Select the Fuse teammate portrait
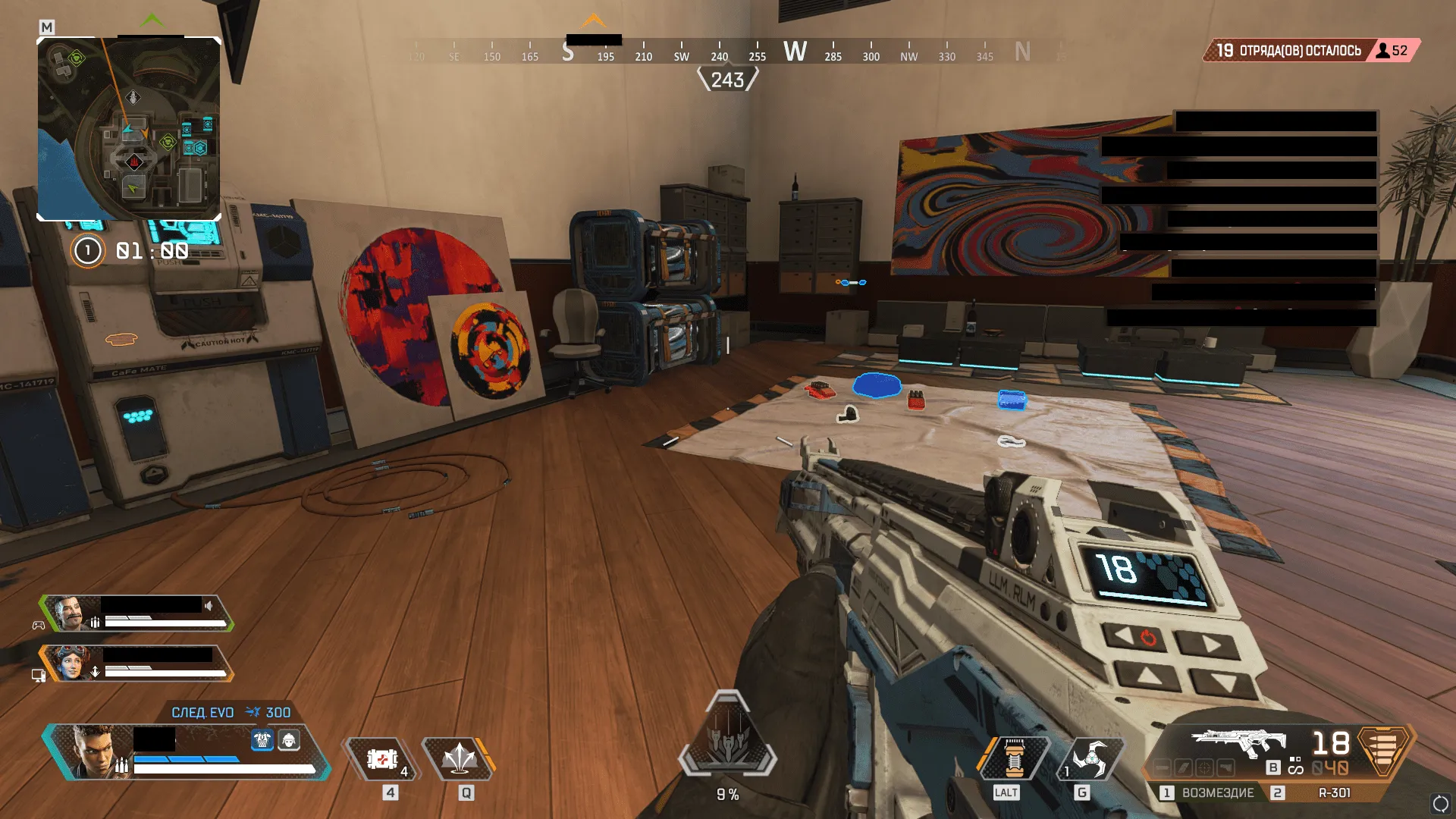The height and width of the screenshot is (819, 1456). (x=74, y=613)
